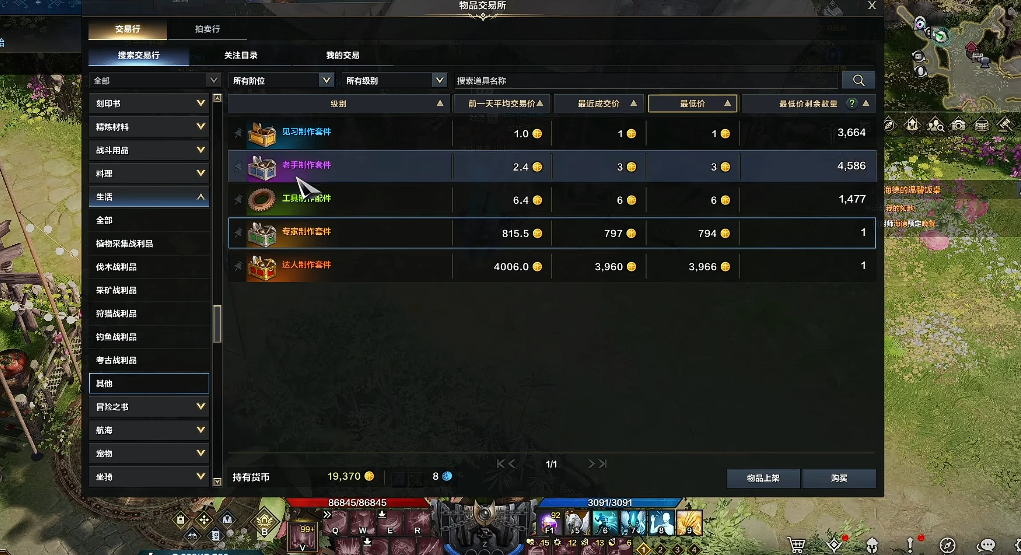The width and height of the screenshot is (1021, 555).
Task: Open the 关注目录 tab
Action: [x=241, y=56]
